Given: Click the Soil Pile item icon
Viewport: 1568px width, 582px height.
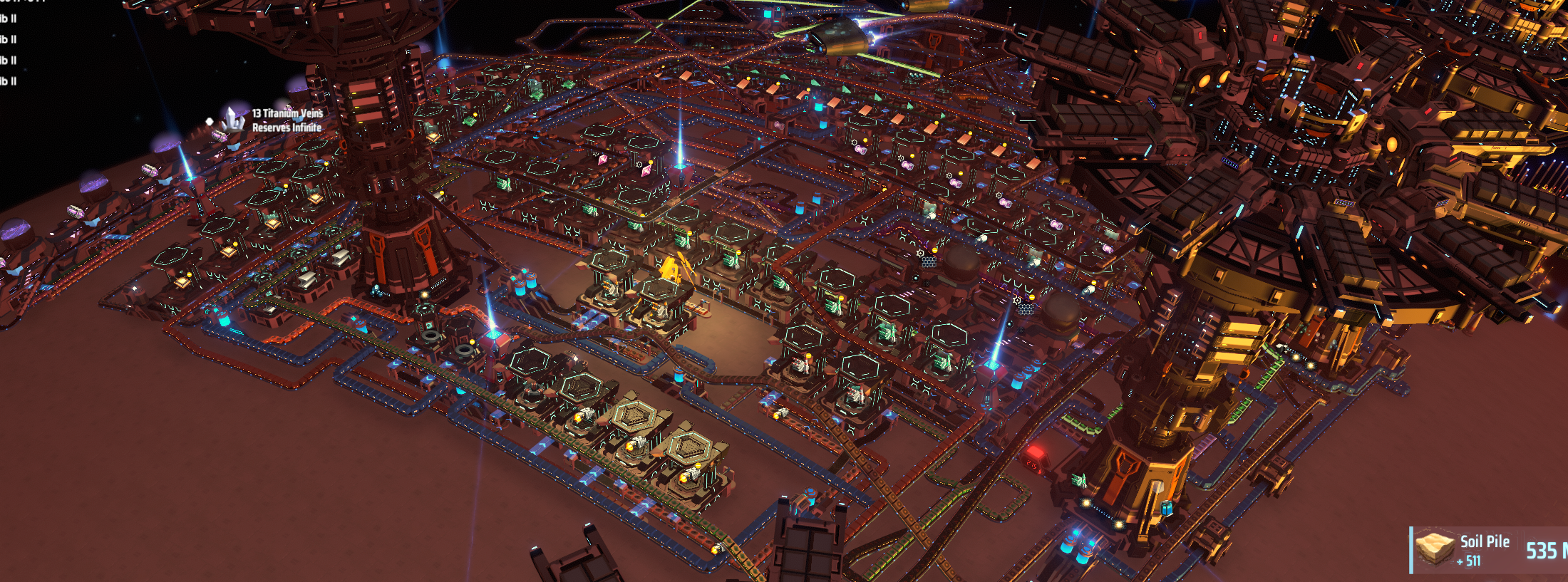Looking at the screenshot, I should (x=1435, y=549).
